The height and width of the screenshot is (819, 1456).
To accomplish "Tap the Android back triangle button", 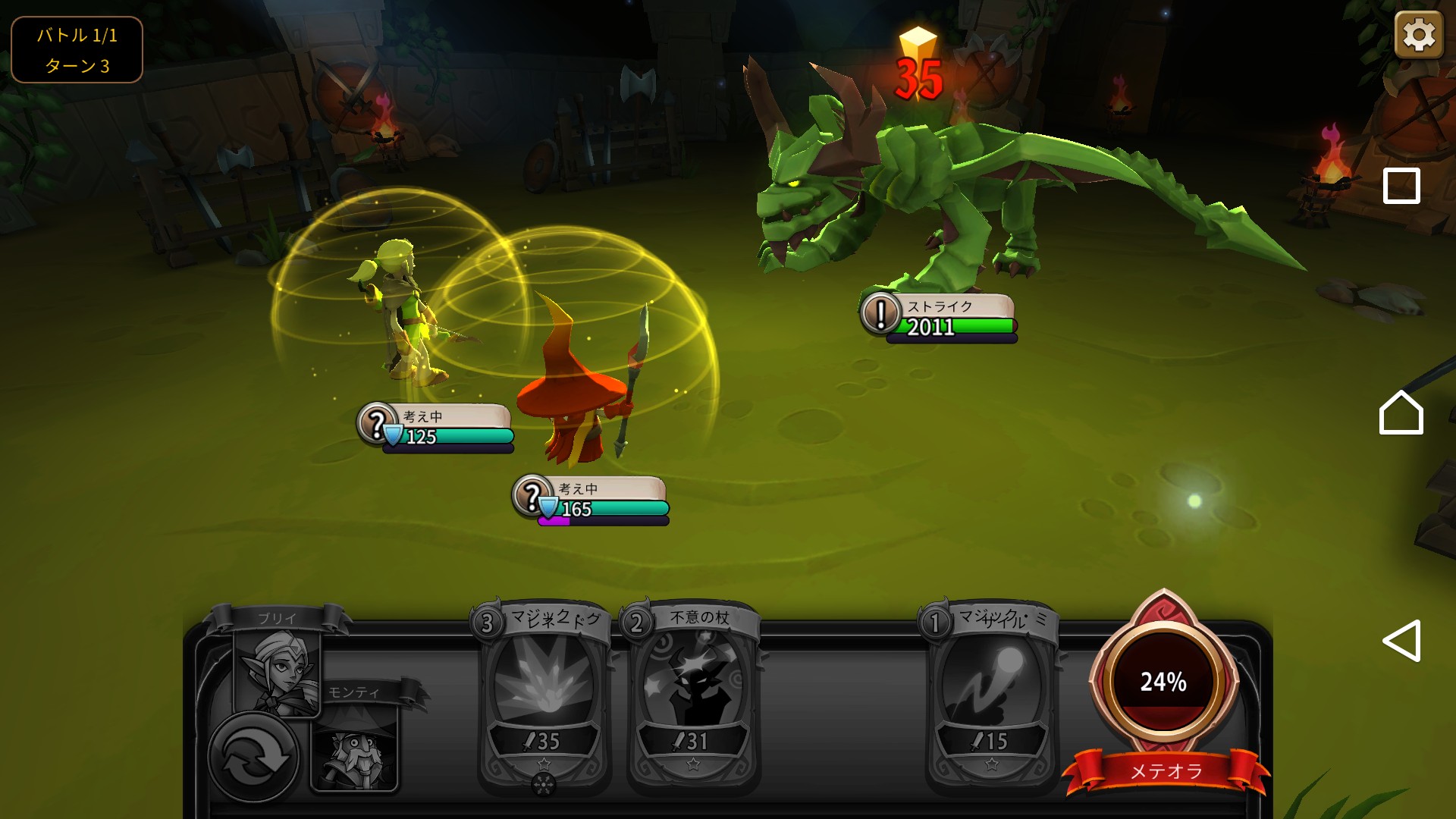I will pos(1401,641).
